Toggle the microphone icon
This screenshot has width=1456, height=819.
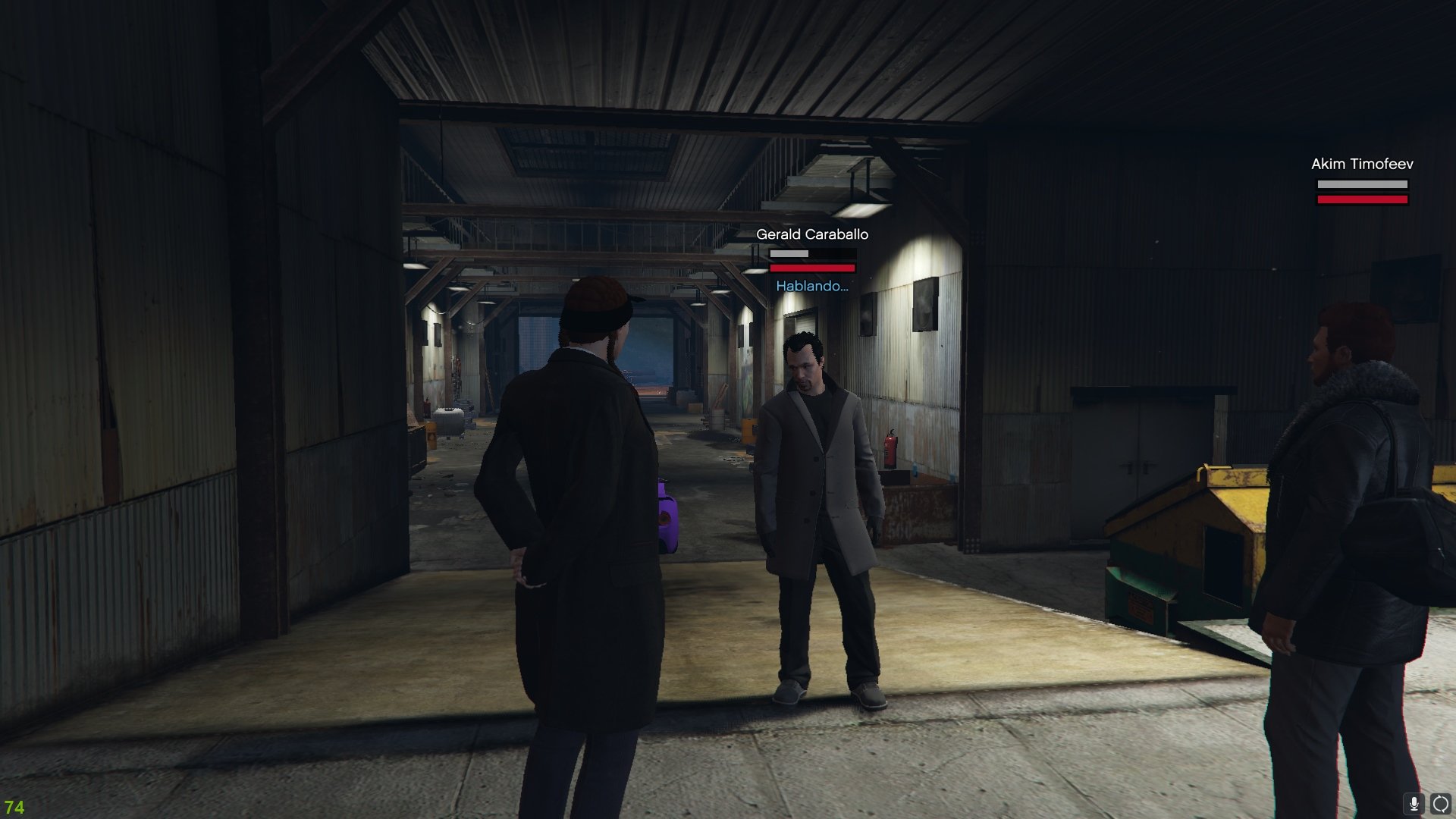pyautogui.click(x=1414, y=804)
